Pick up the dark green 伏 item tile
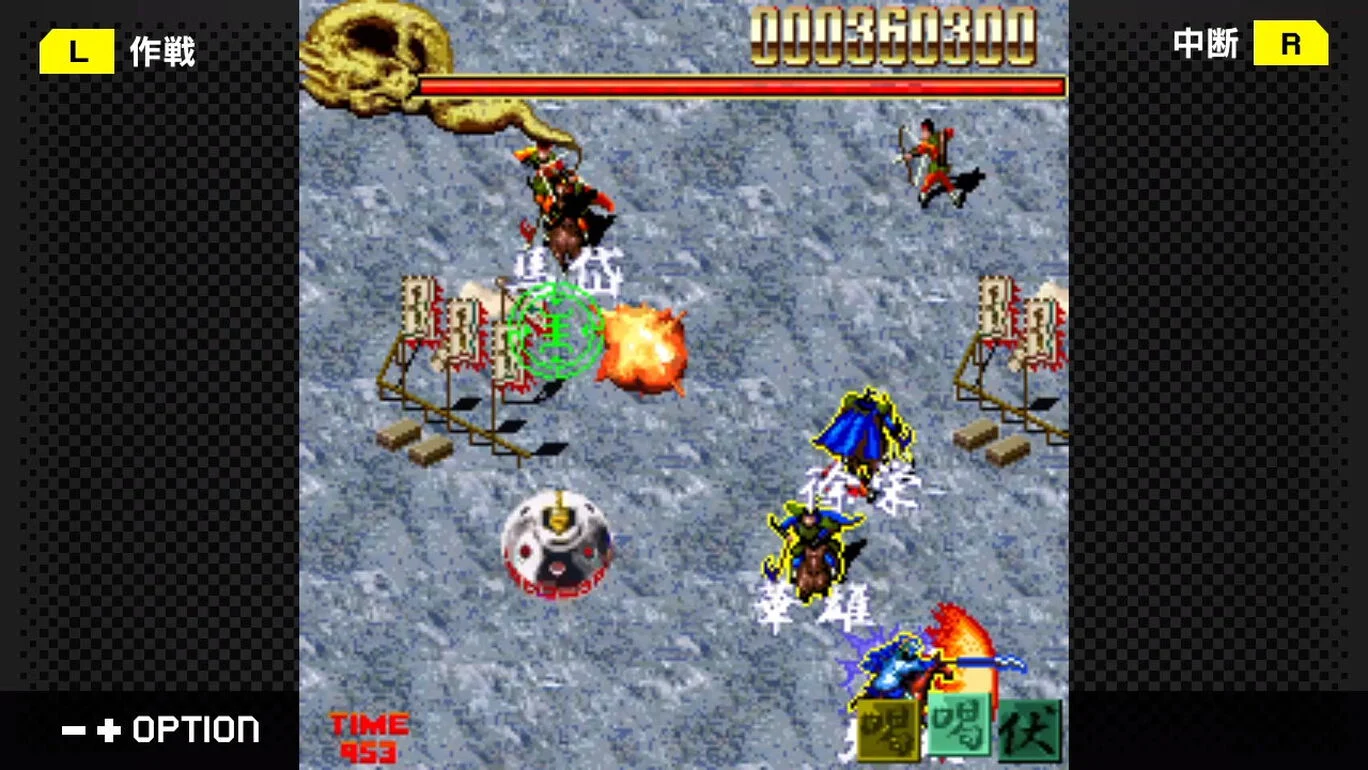 (x=1030, y=730)
